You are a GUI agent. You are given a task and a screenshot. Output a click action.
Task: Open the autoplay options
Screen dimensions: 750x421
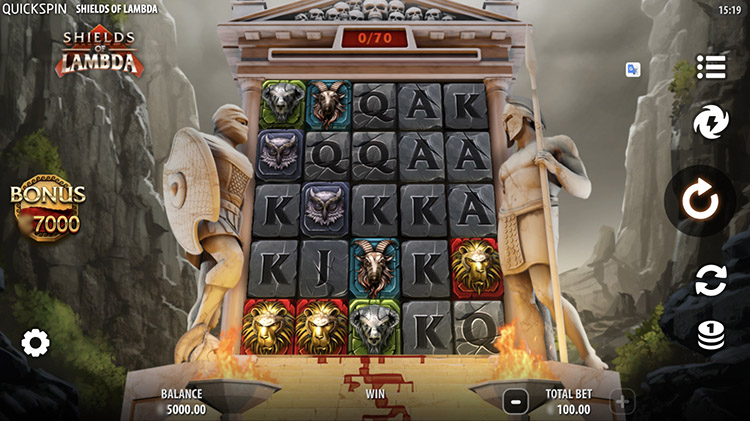pos(711,281)
